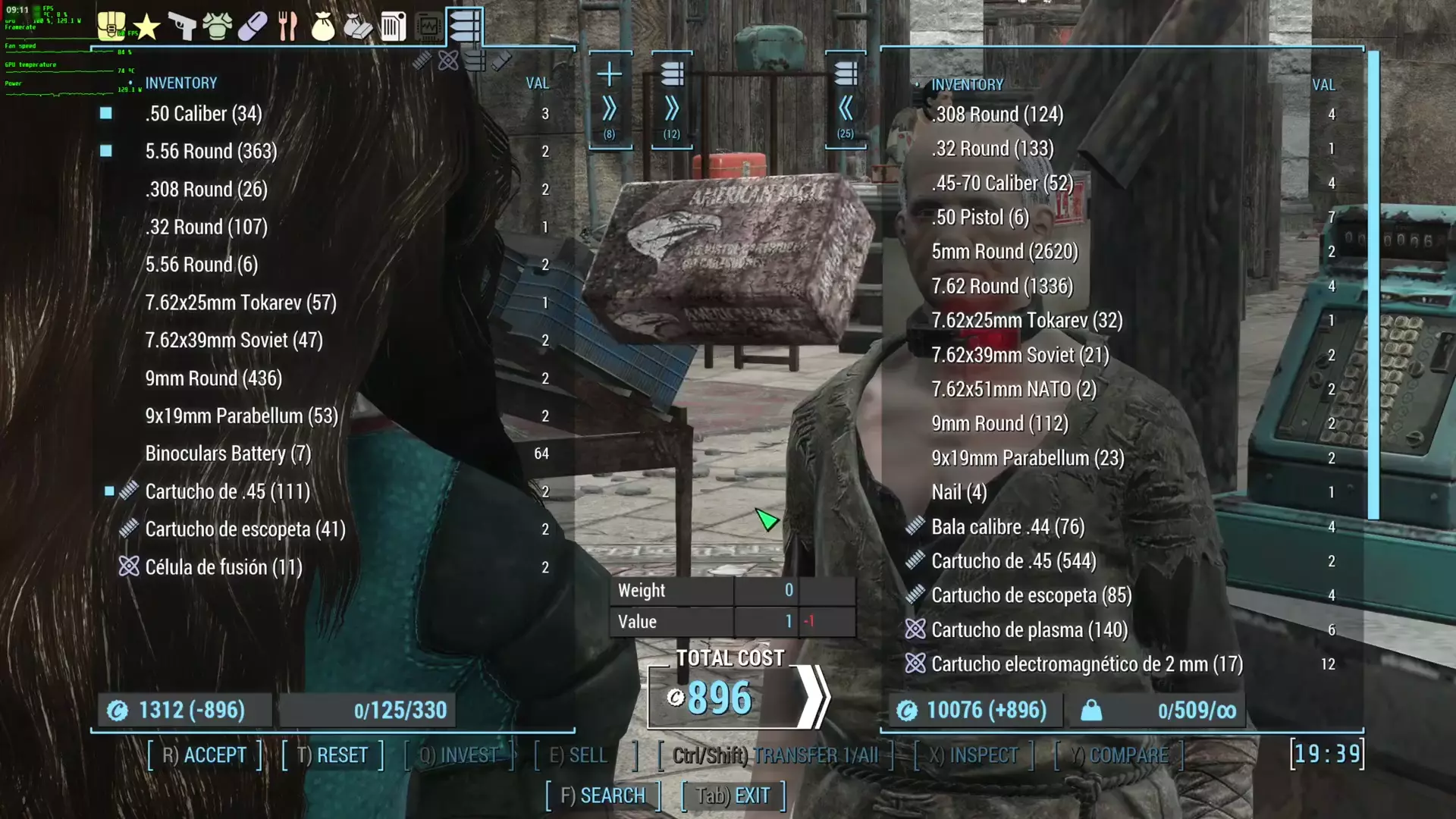Viewport: 1456px width, 819px height.
Task: Switch to the pistol weapons category tab
Action: (x=181, y=27)
